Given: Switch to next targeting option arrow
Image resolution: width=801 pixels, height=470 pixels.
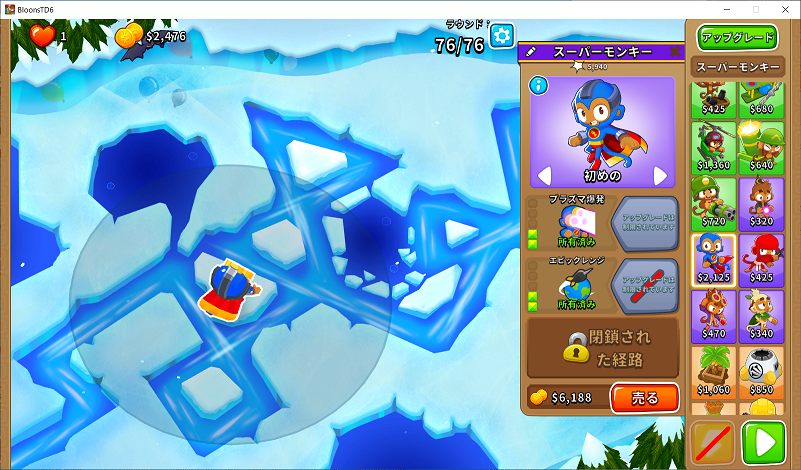Looking at the screenshot, I should pyautogui.click(x=660, y=176).
